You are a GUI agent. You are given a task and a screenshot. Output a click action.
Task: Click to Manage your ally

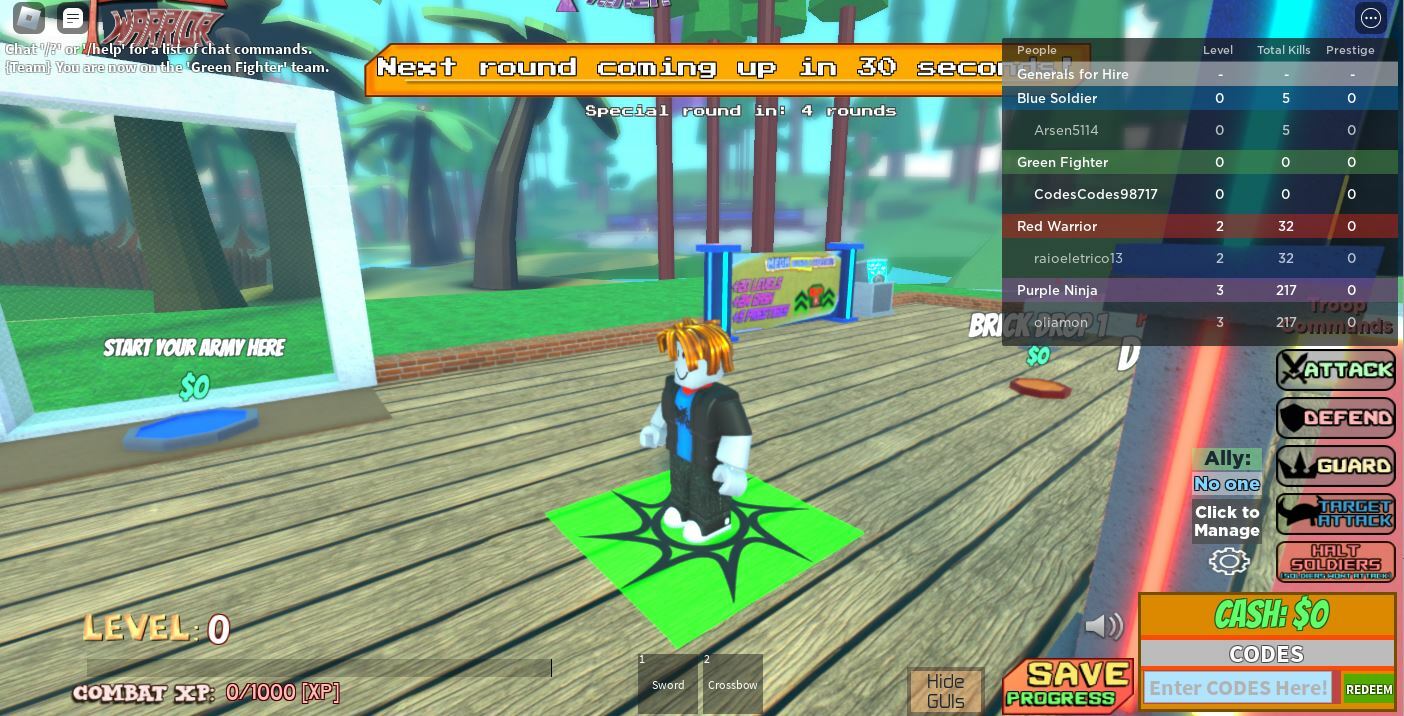tap(1227, 521)
